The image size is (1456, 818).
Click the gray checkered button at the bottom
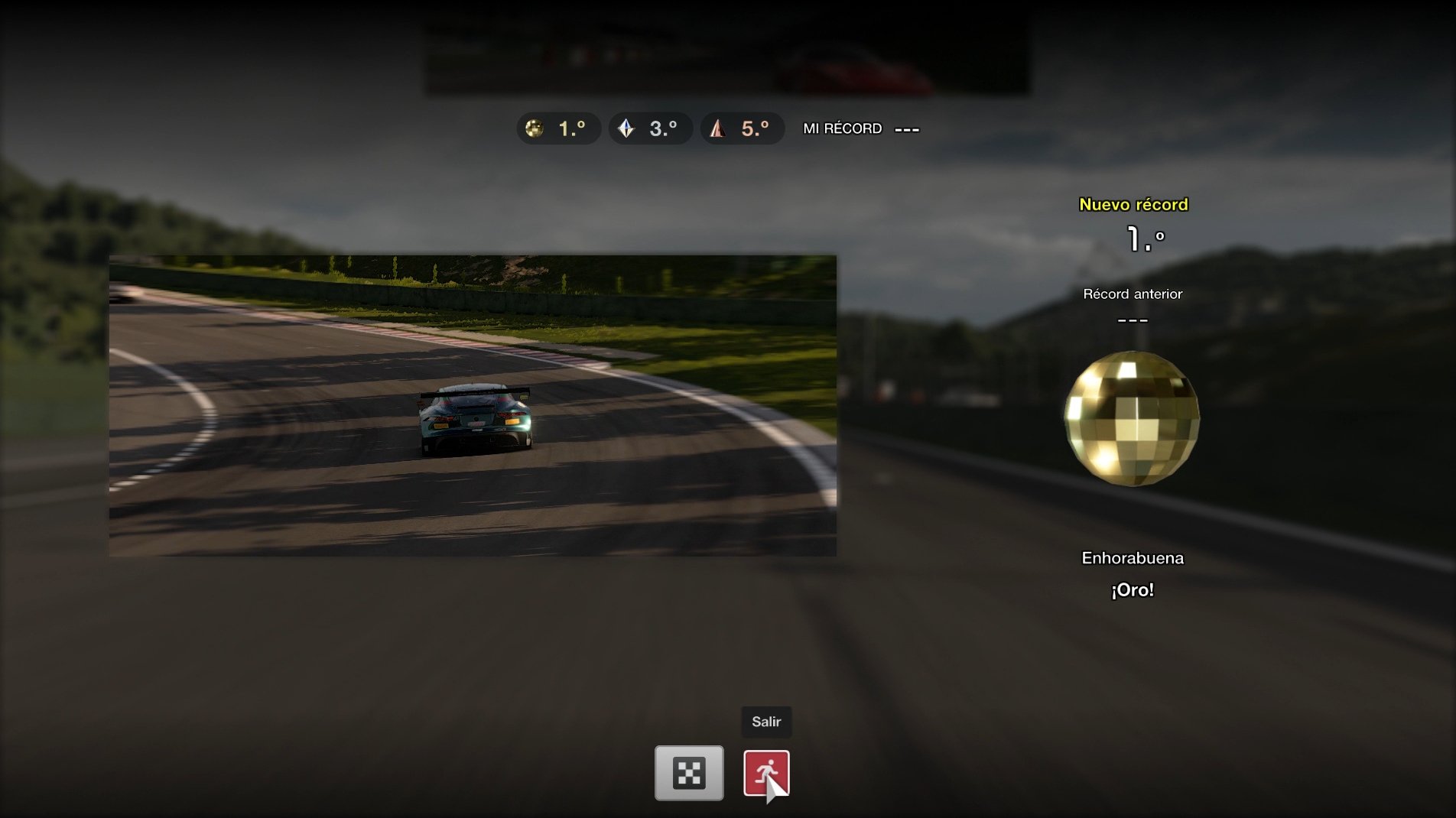688,773
